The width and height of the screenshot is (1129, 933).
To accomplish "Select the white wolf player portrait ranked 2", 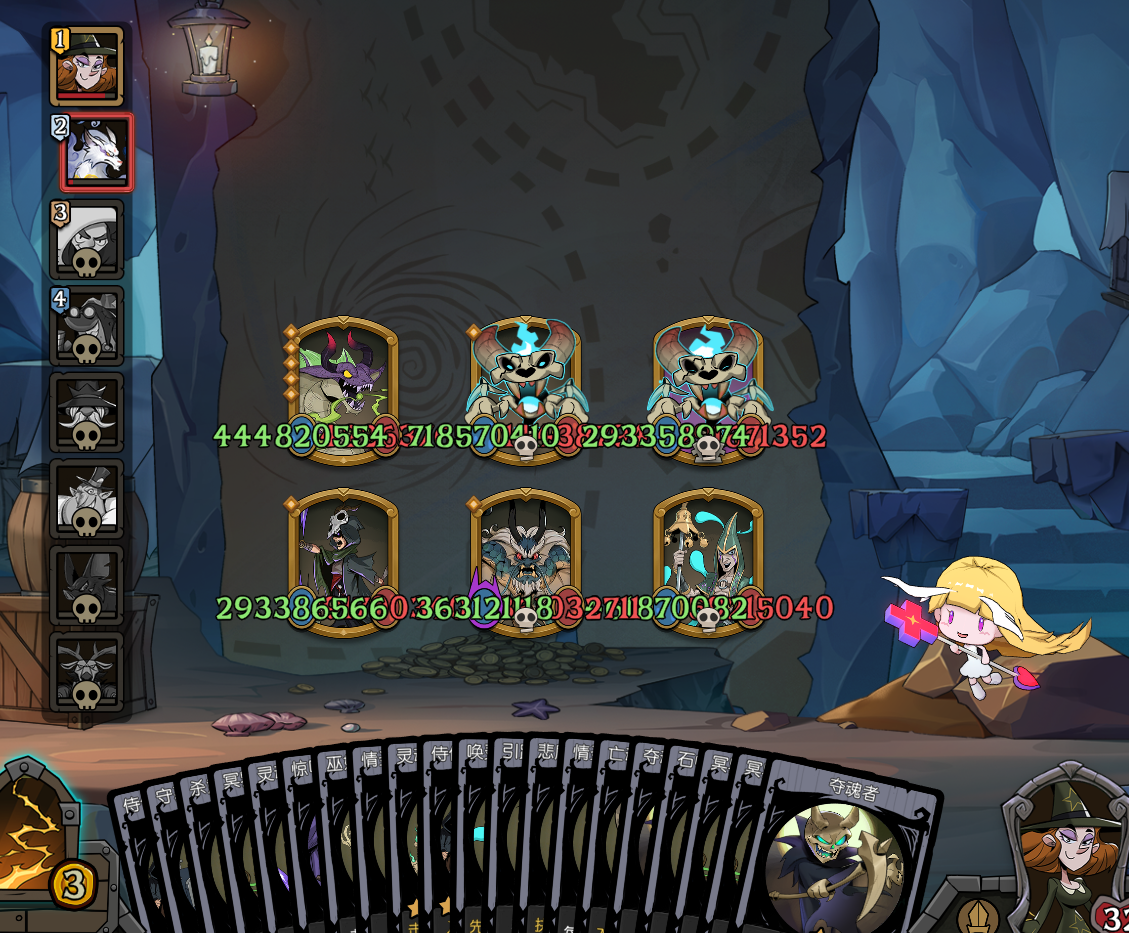I will [94, 153].
